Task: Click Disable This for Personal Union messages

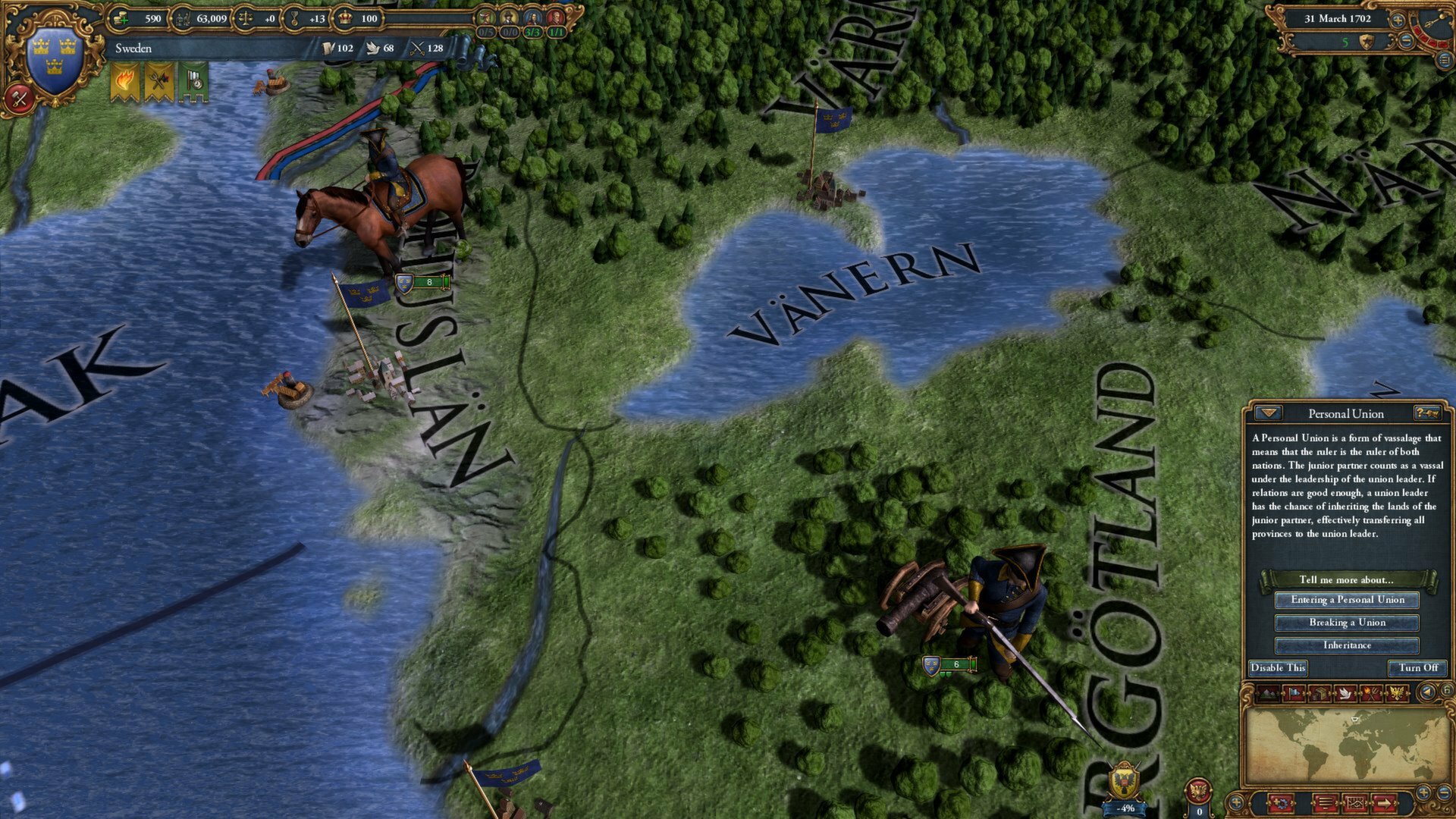Action: (1278, 668)
